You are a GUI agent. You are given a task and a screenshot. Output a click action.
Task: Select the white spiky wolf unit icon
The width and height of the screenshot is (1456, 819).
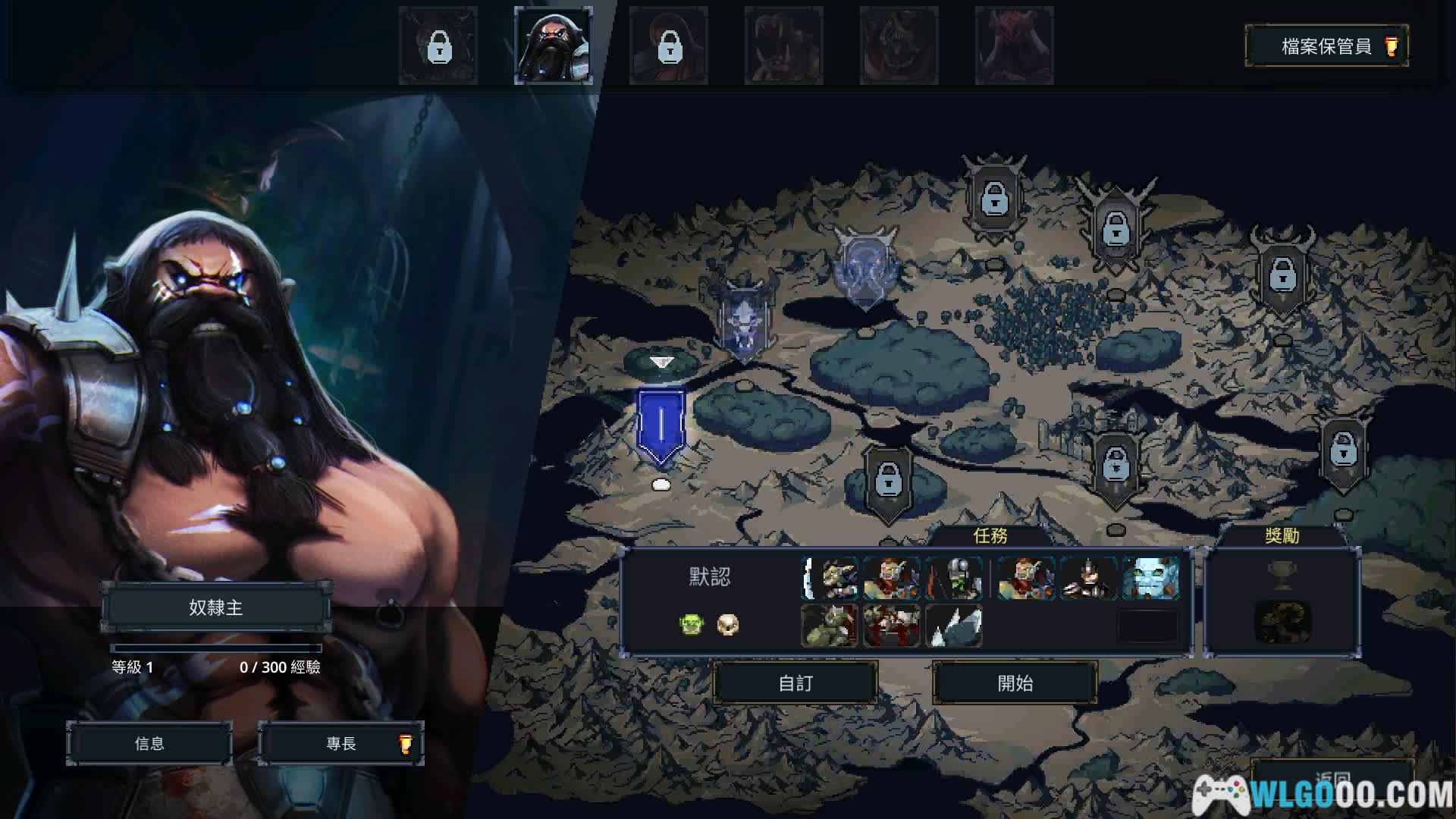click(x=954, y=626)
